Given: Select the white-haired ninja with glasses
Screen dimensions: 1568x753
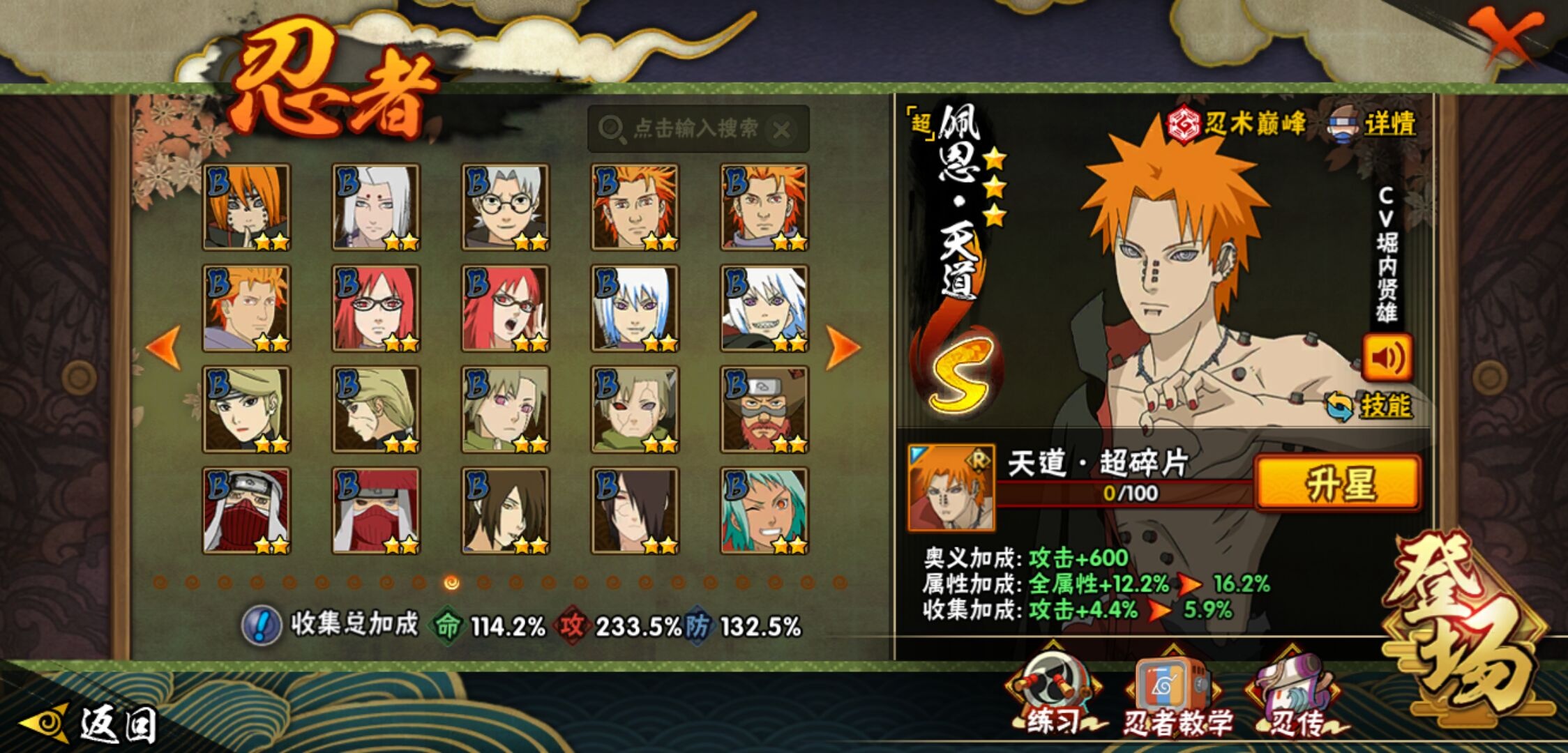Looking at the screenshot, I should pyautogui.click(x=505, y=207).
